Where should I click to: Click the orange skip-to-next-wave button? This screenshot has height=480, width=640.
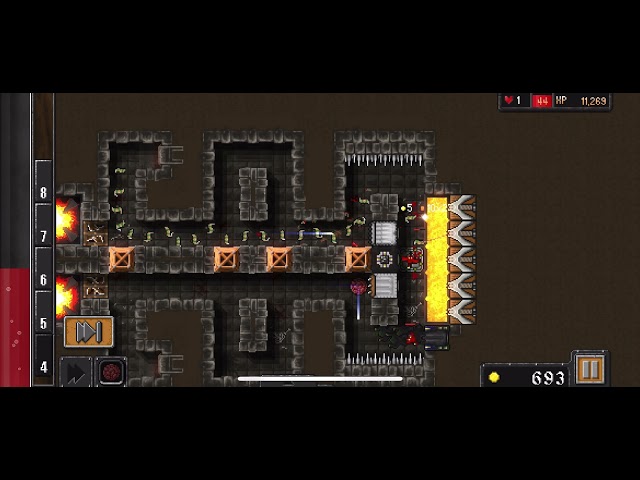[88, 332]
